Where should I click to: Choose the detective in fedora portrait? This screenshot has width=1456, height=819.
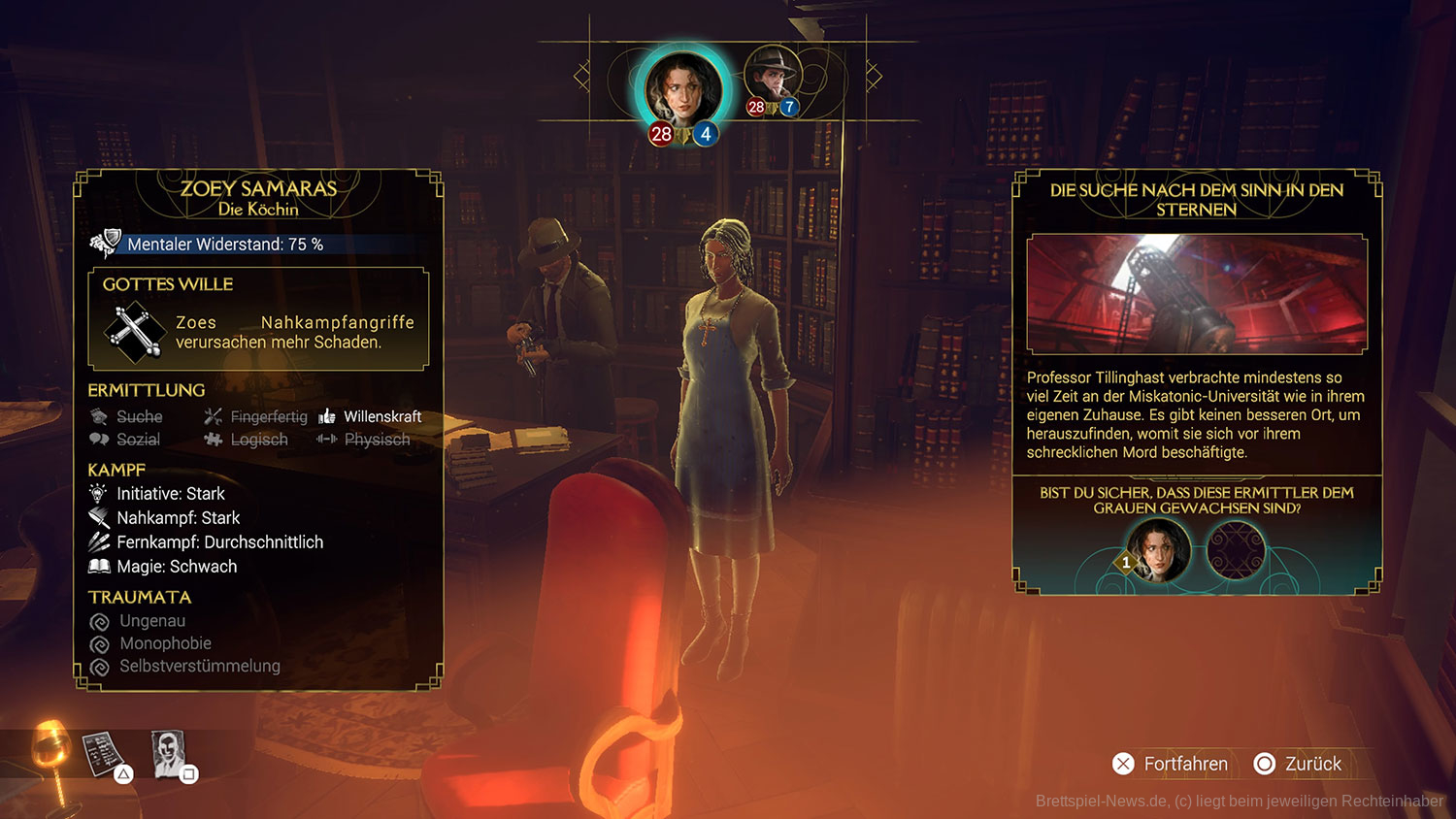[773, 76]
